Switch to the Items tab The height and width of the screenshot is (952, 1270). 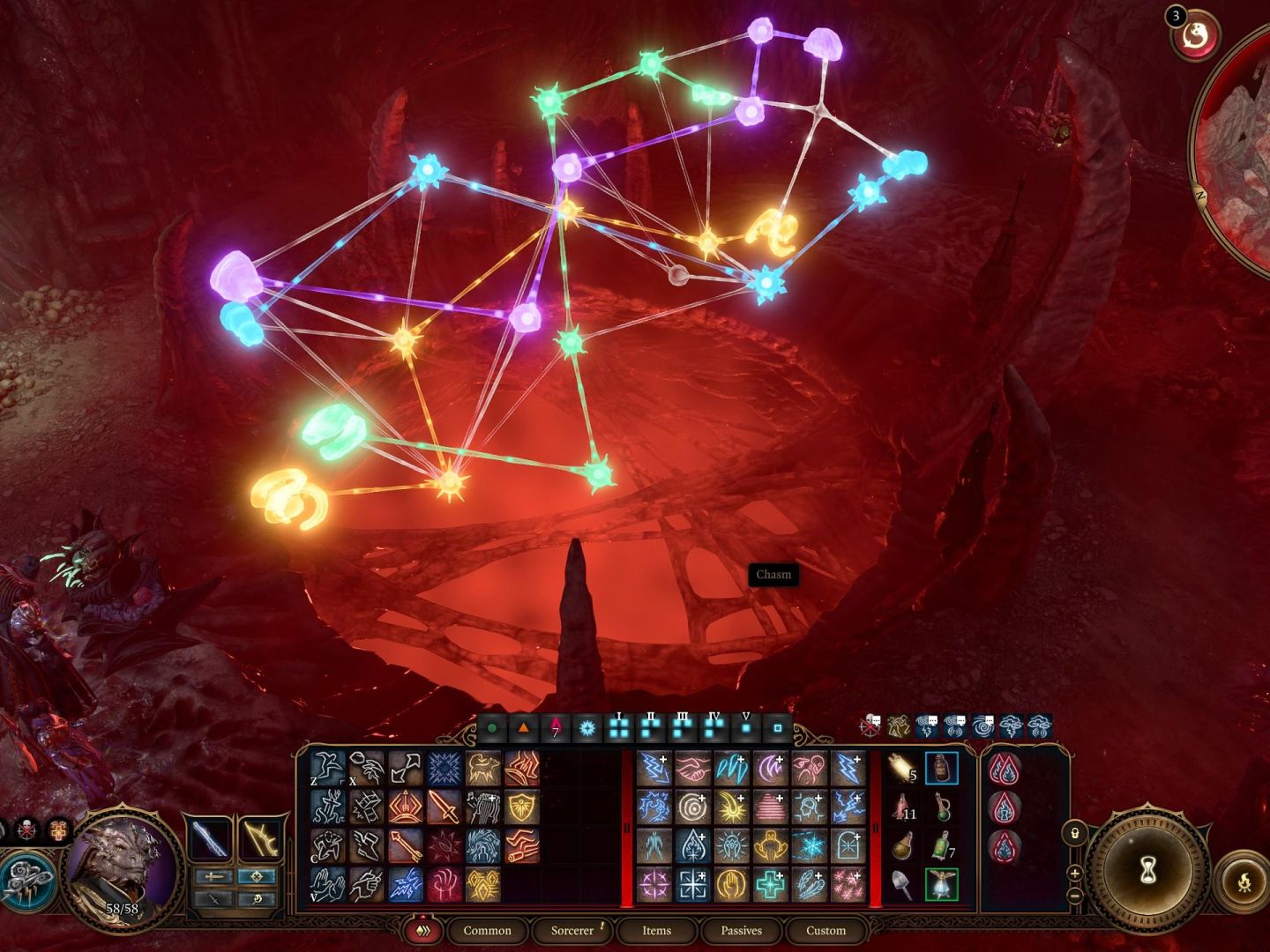click(654, 931)
